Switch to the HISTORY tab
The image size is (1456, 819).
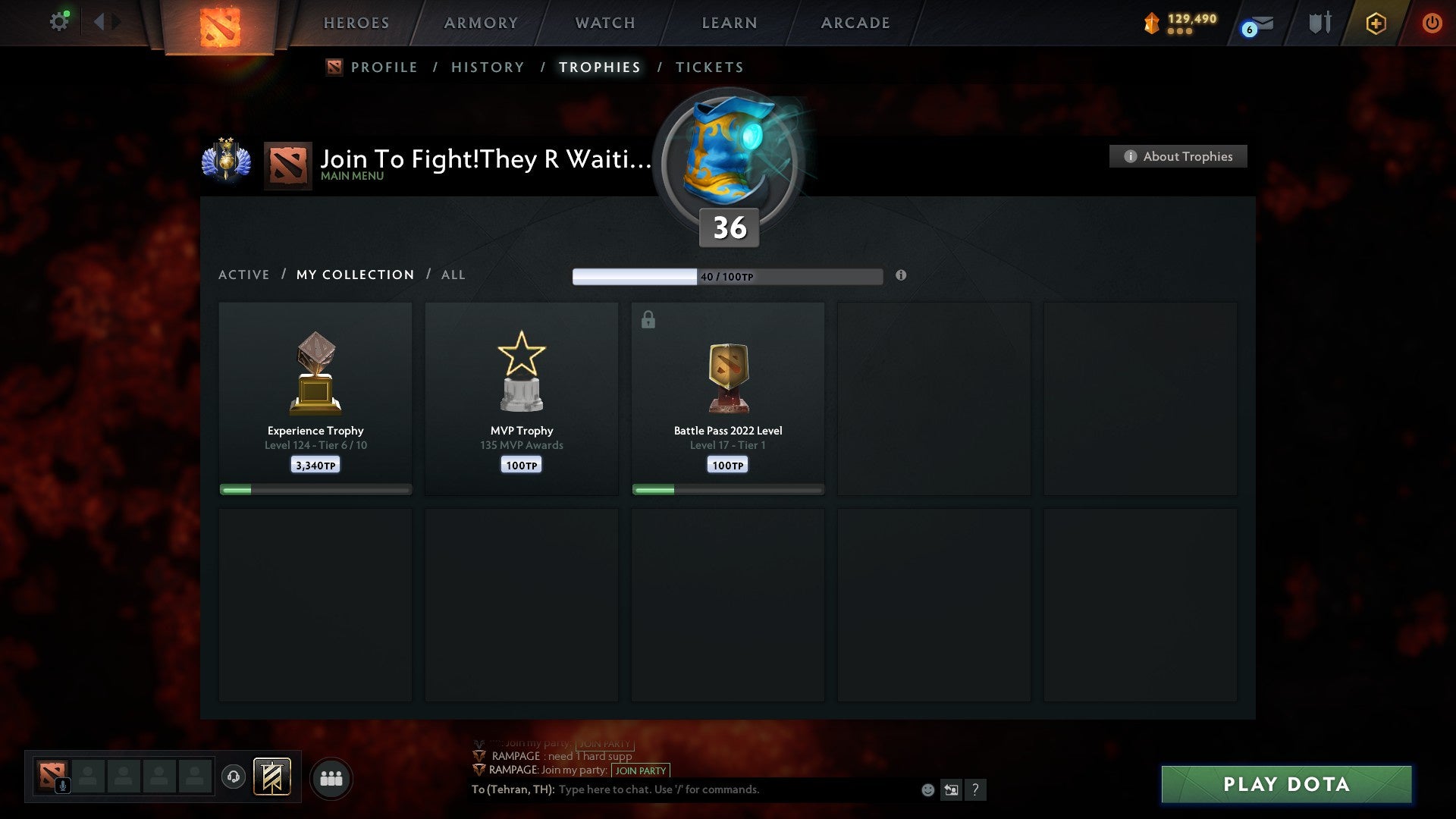(487, 67)
